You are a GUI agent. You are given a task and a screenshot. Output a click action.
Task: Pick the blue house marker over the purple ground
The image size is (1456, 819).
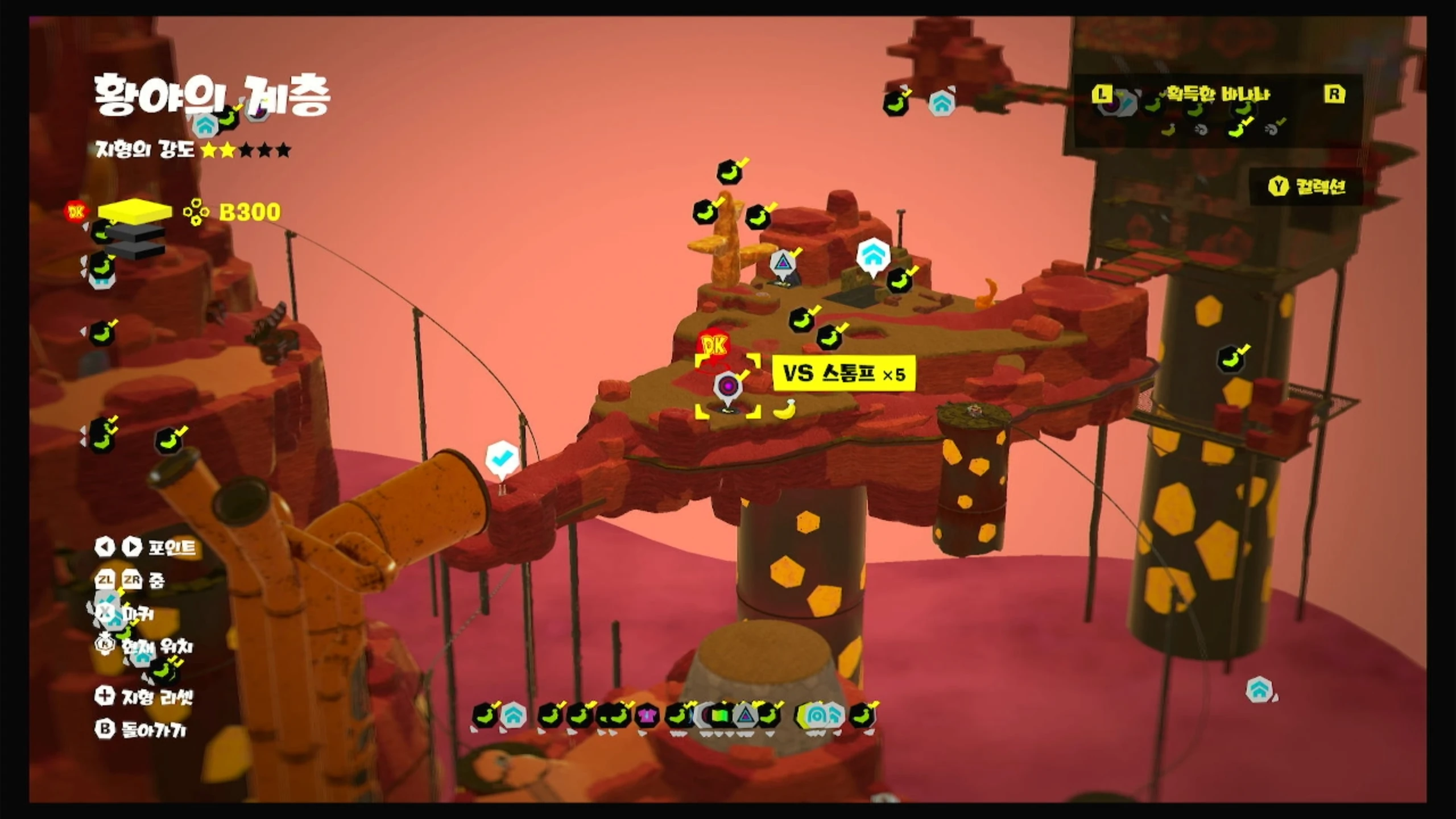point(1259,690)
